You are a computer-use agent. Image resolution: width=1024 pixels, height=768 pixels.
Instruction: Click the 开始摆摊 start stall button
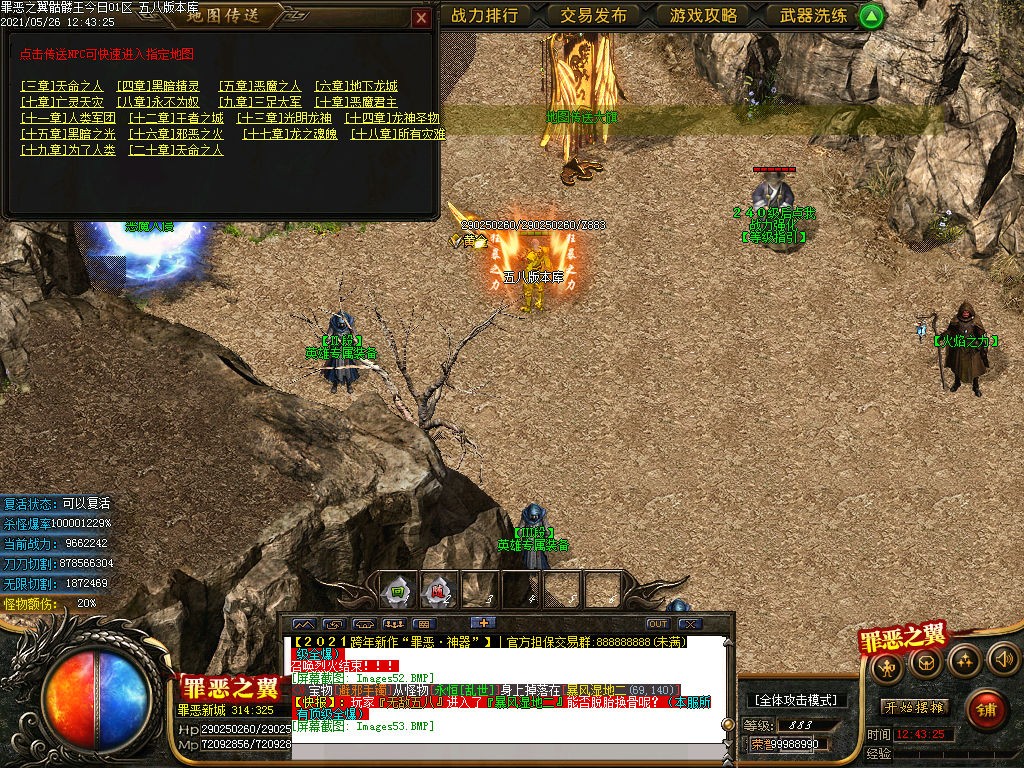click(915, 707)
